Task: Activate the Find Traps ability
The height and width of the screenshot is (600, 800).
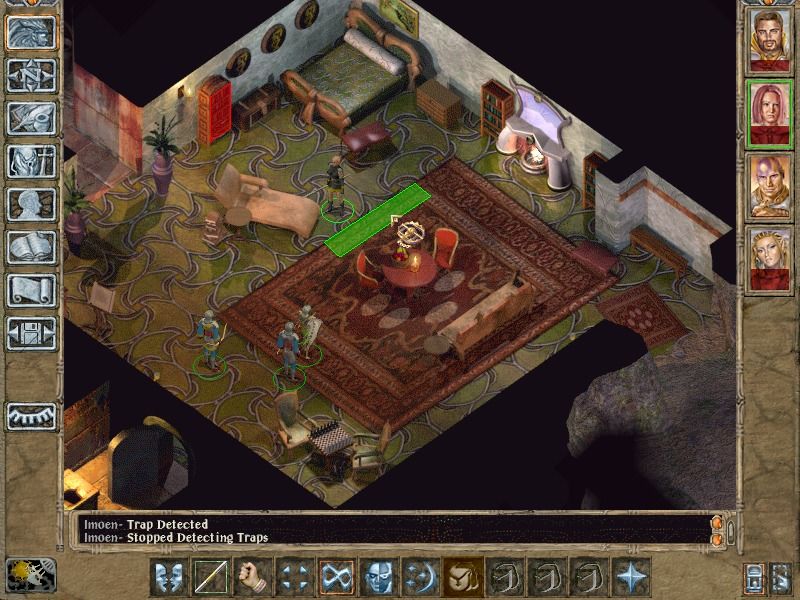Action: coord(337,577)
